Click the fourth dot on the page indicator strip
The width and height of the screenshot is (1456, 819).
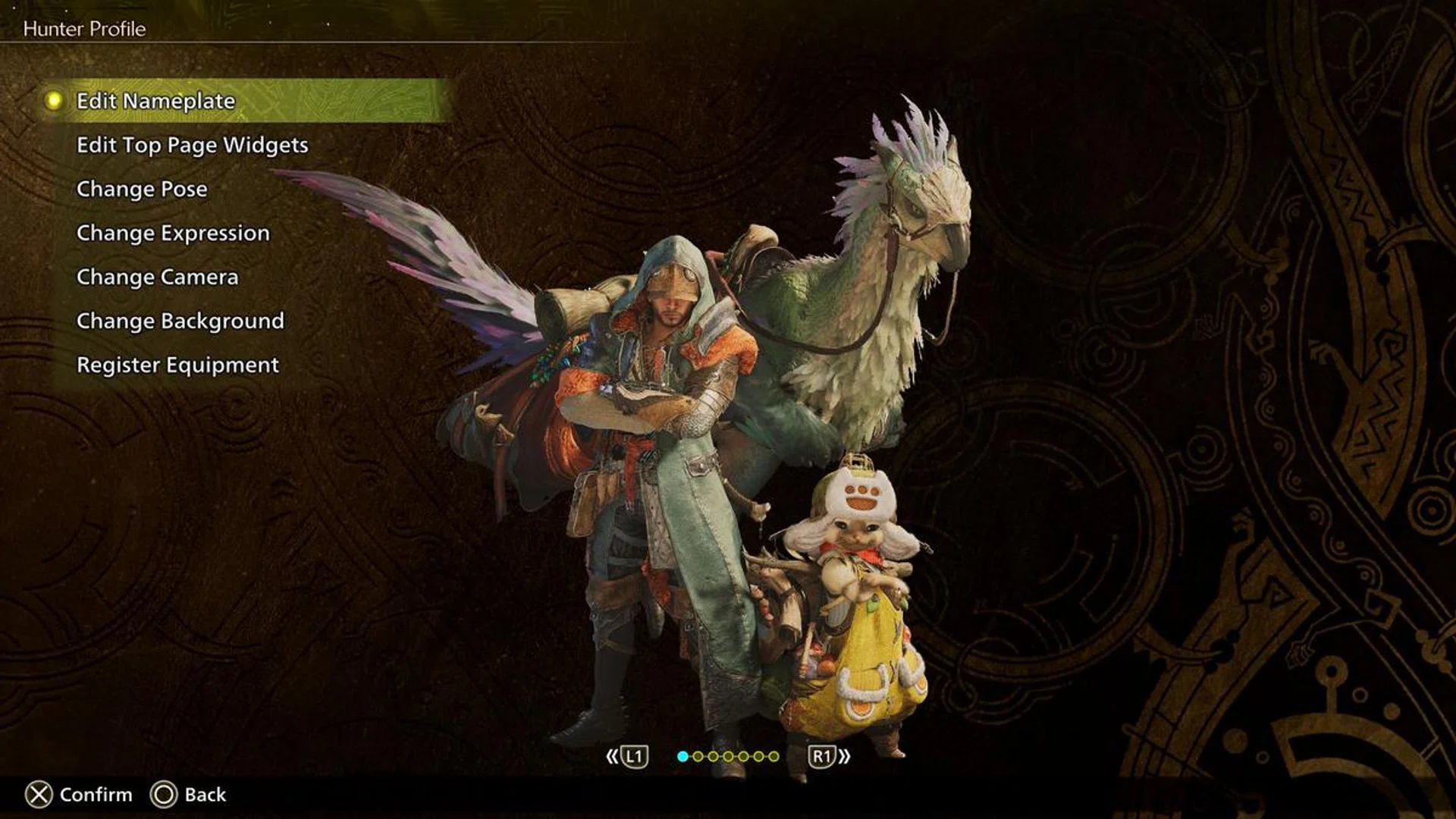click(x=728, y=757)
